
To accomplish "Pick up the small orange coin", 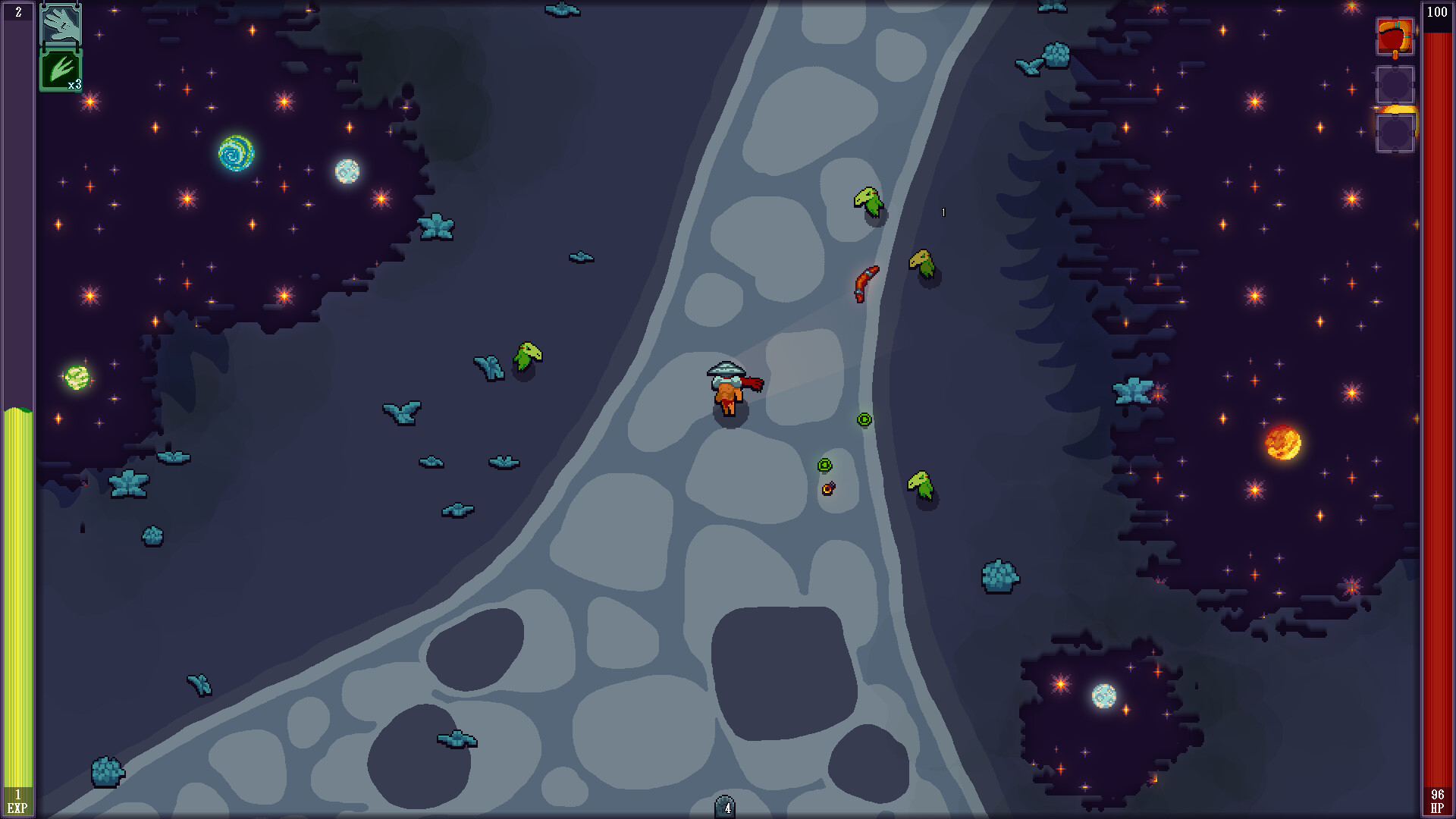I will [827, 489].
